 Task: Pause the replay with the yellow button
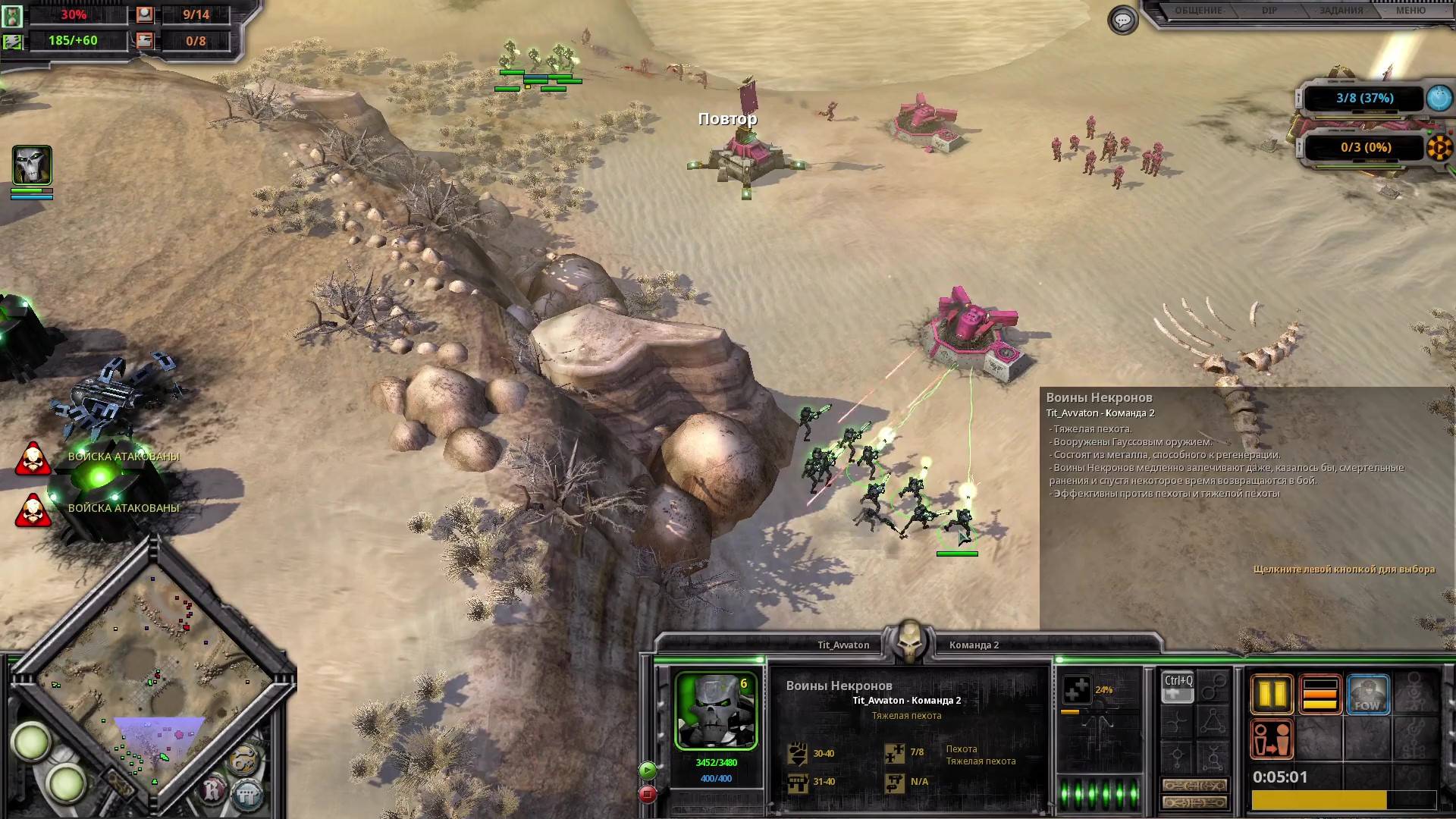click(1272, 694)
